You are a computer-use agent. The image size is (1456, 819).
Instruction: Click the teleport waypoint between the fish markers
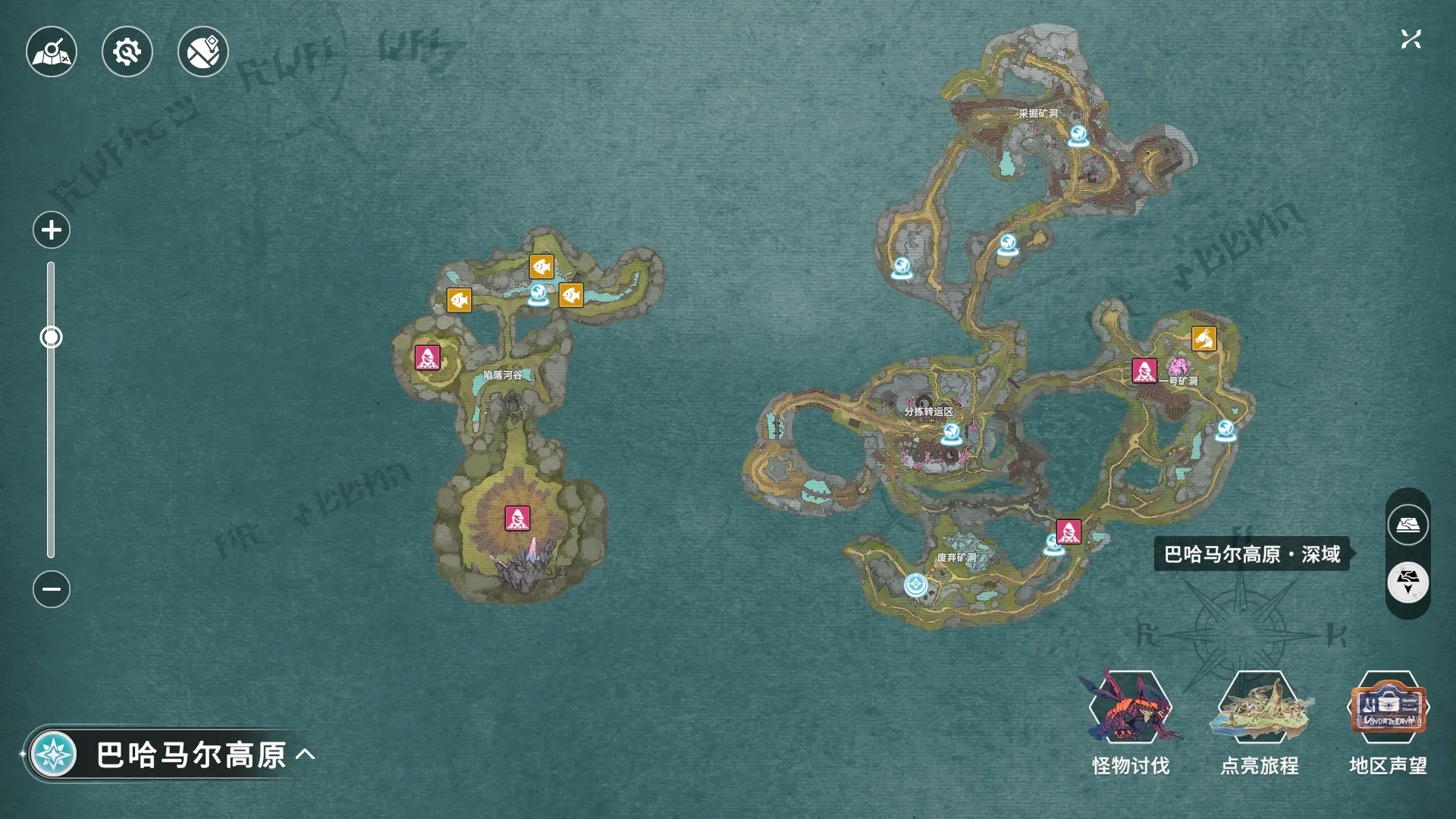[538, 294]
